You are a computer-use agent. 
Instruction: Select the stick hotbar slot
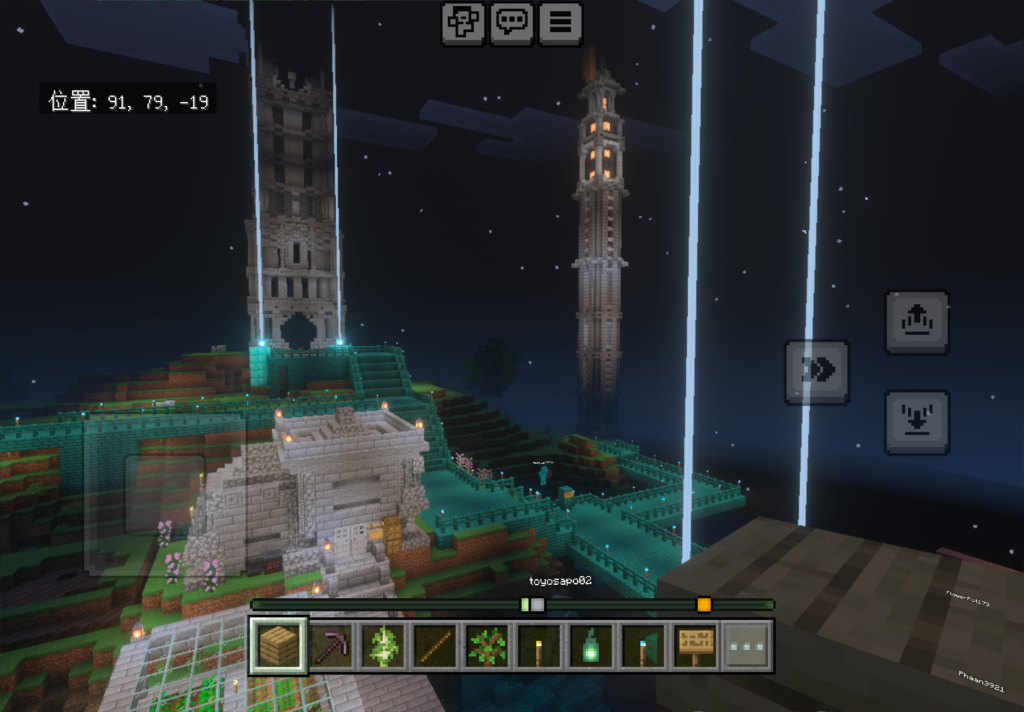435,646
